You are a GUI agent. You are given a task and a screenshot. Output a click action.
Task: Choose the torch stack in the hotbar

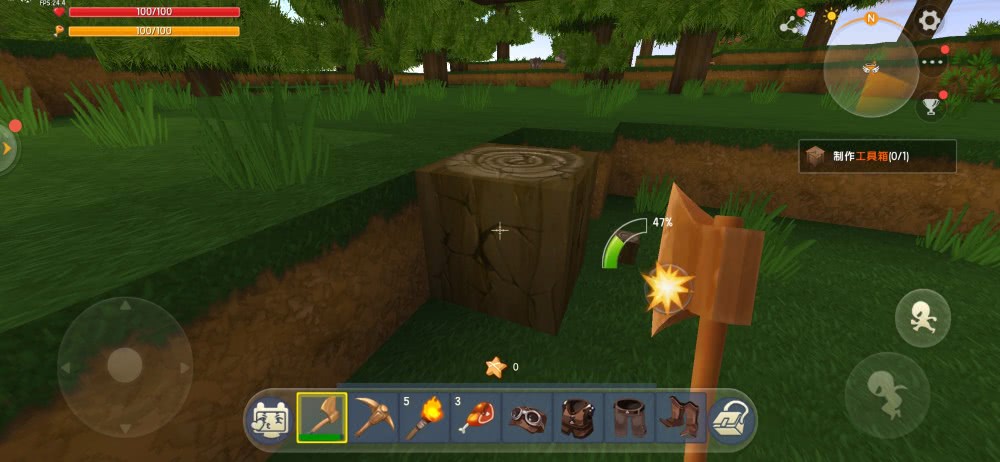[x=425, y=417]
